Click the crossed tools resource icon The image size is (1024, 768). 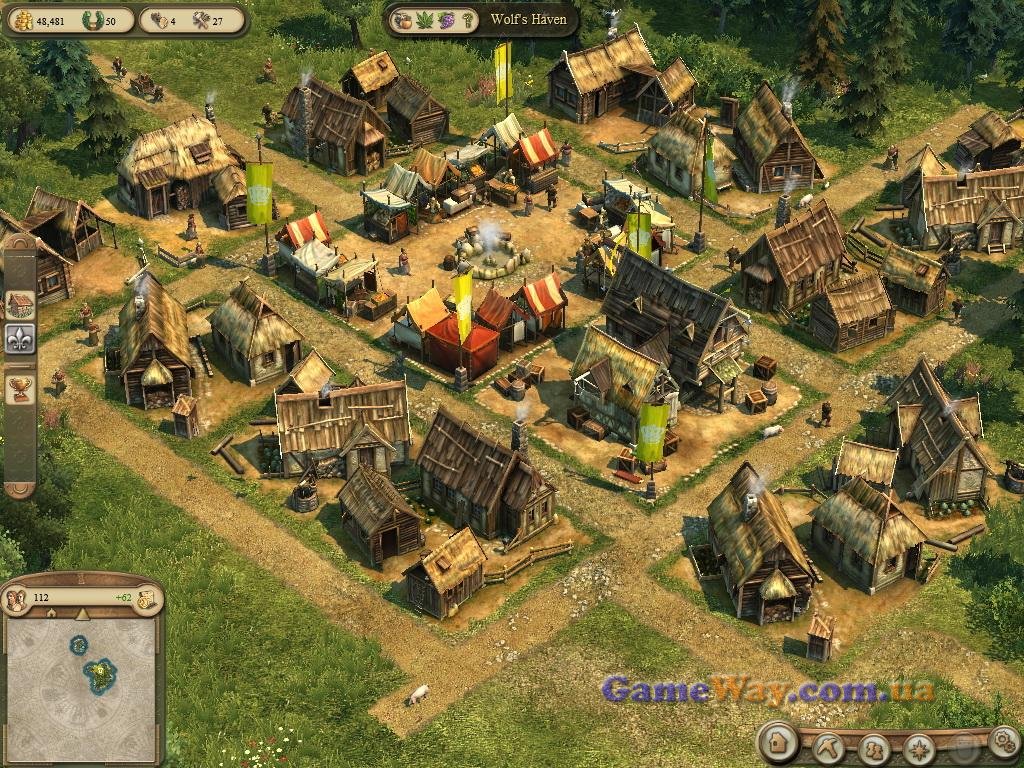click(x=201, y=20)
